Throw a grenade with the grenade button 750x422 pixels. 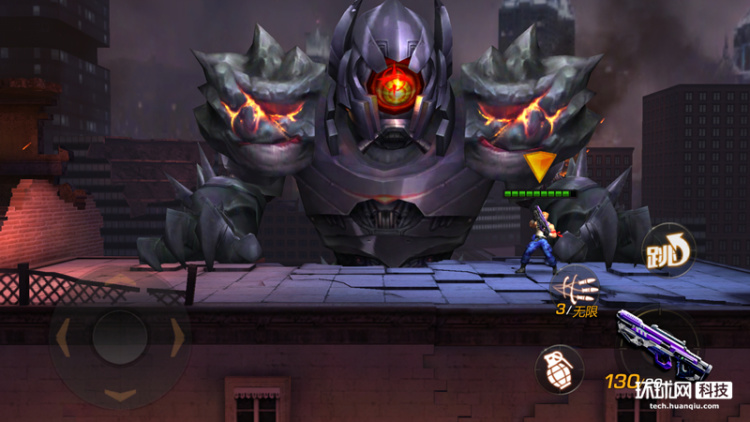click(559, 369)
